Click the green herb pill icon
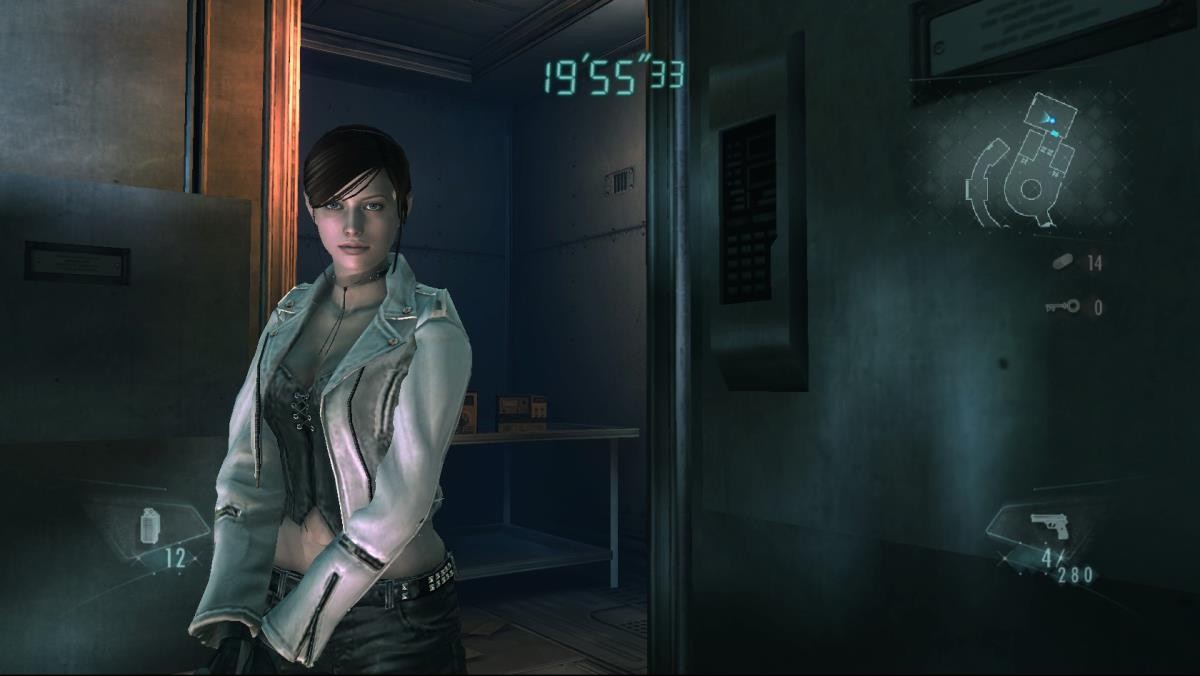 1062,262
